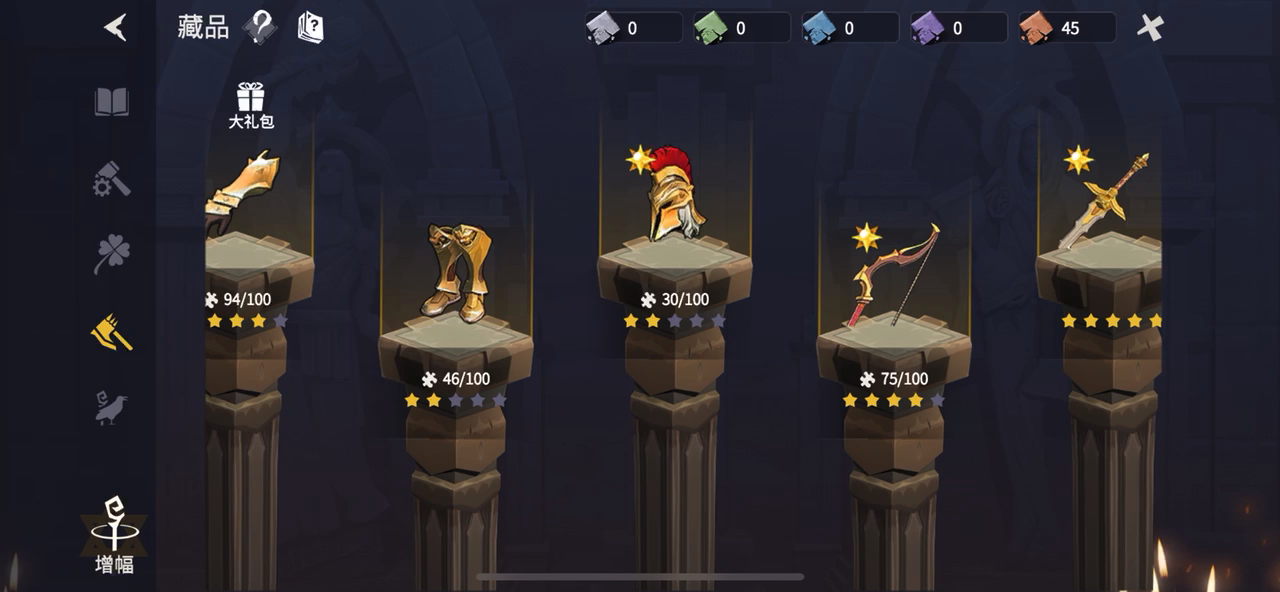
Task: Open the card deck info icon
Action: click(x=310, y=27)
